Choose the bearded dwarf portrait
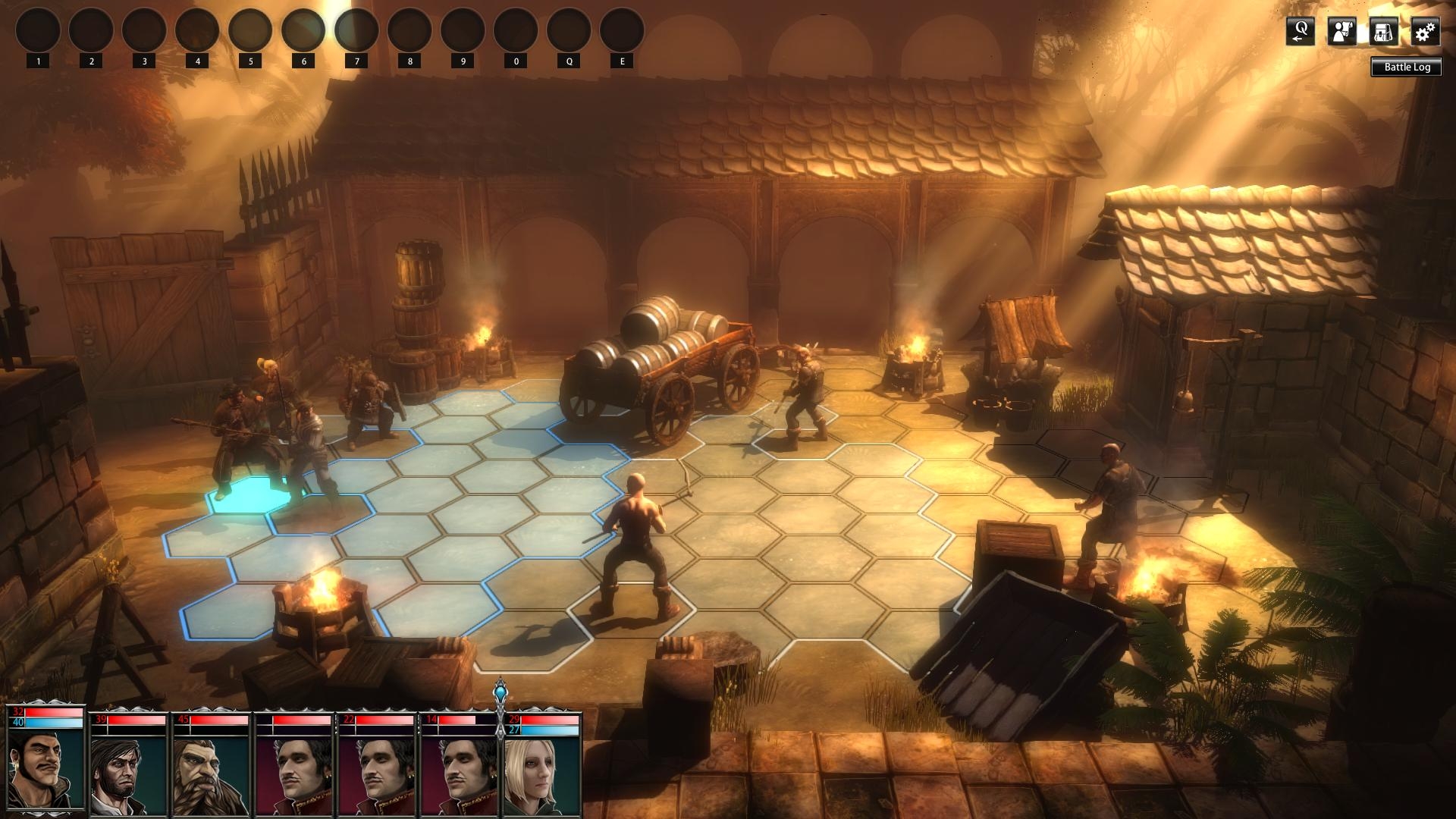 point(211,772)
